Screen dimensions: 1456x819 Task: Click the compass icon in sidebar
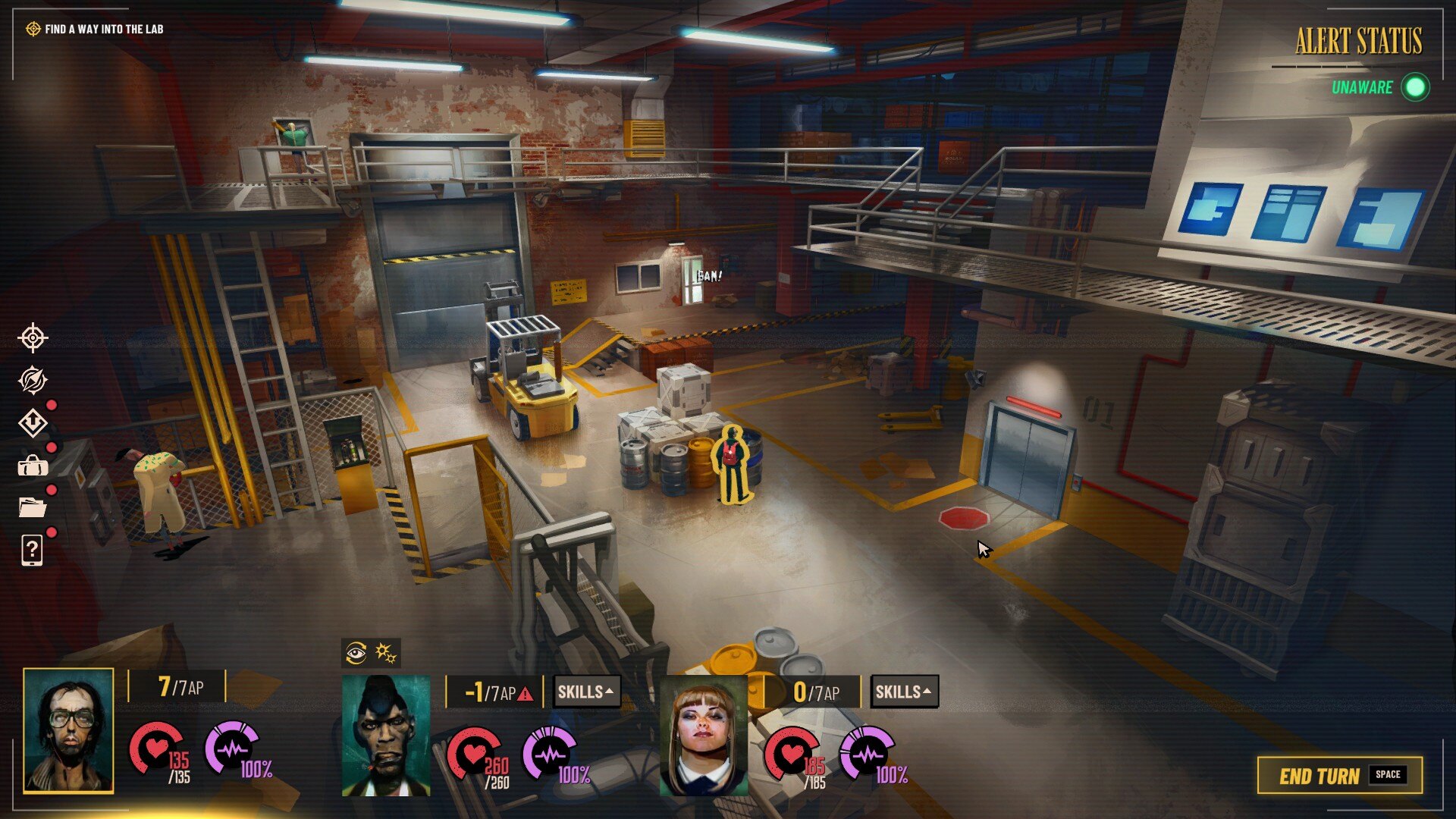pos(33,380)
